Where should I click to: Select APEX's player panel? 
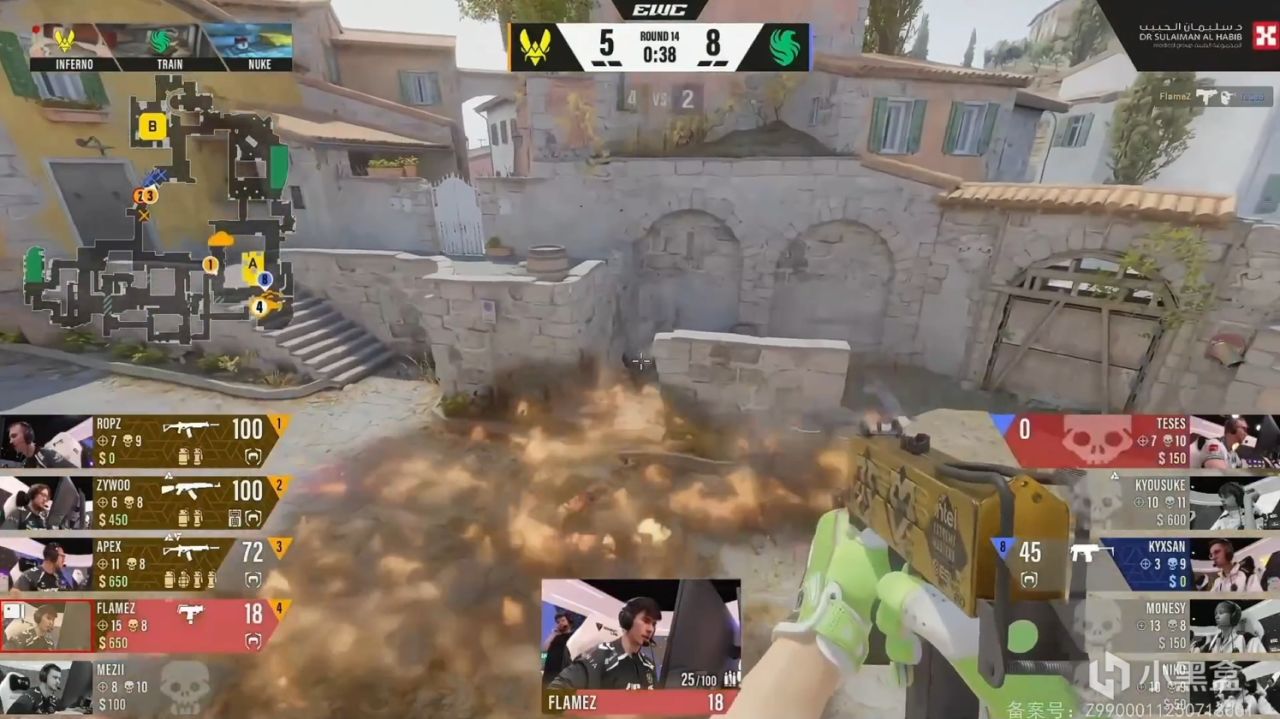(180, 564)
